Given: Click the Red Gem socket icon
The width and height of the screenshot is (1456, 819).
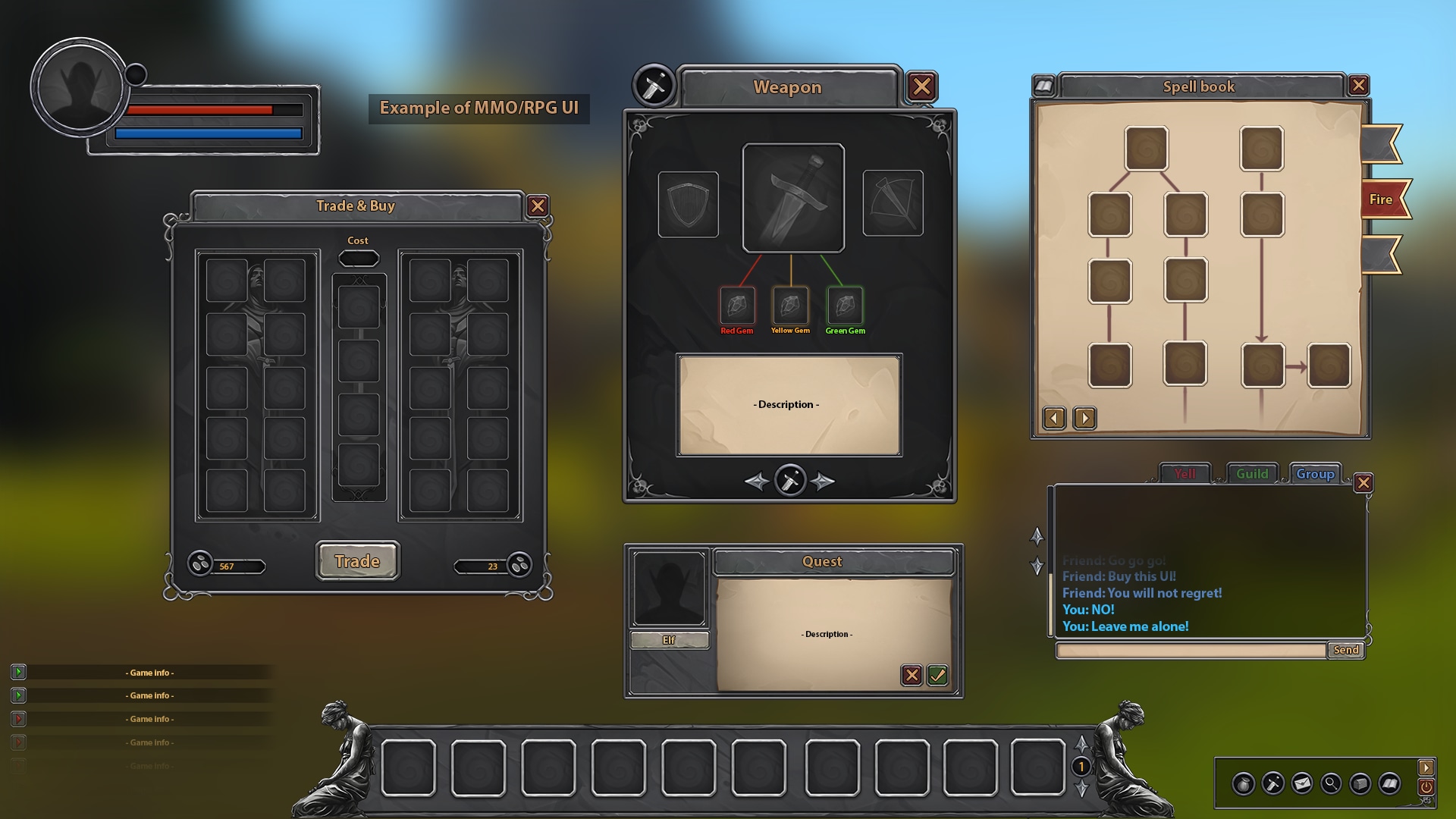Looking at the screenshot, I should (x=738, y=307).
